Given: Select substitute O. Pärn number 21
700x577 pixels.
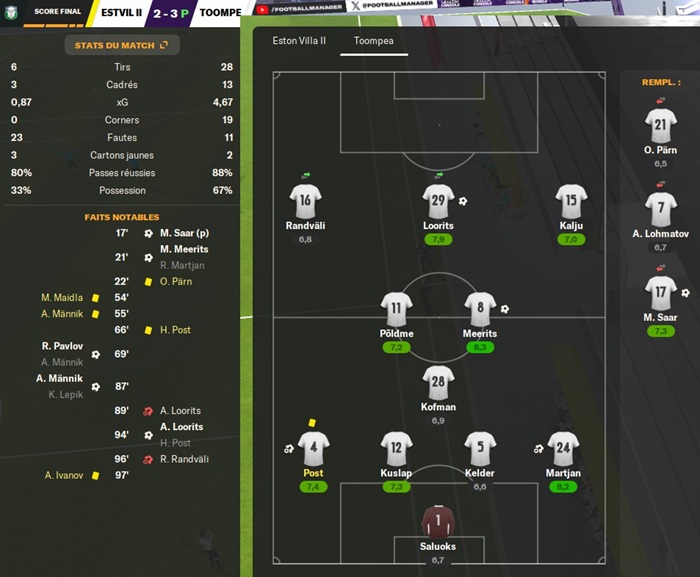Looking at the screenshot, I should (660, 126).
